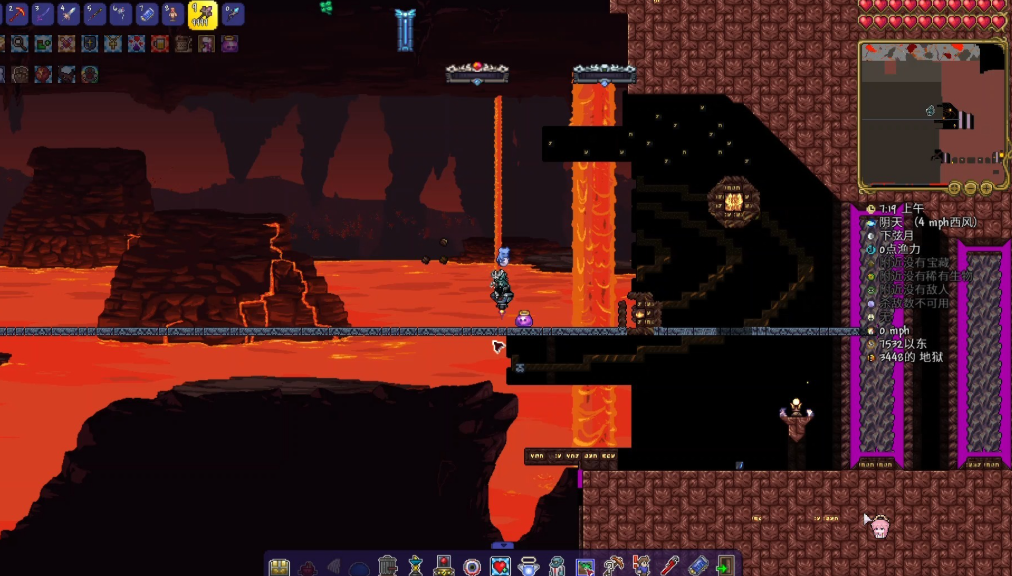The width and height of the screenshot is (1012, 576).
Task: Select the highlighted yellow hotbar slot 9
Action: pyautogui.click(x=203, y=14)
